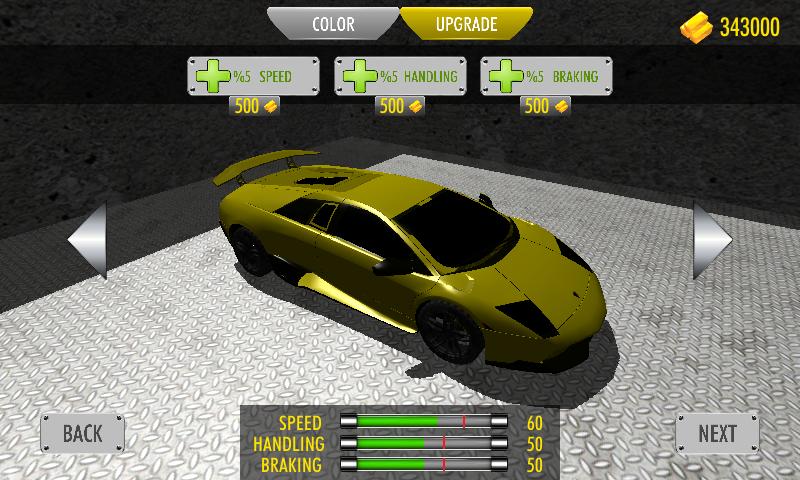The width and height of the screenshot is (800, 480).
Task: Continue with the Next button
Action: [x=717, y=433]
